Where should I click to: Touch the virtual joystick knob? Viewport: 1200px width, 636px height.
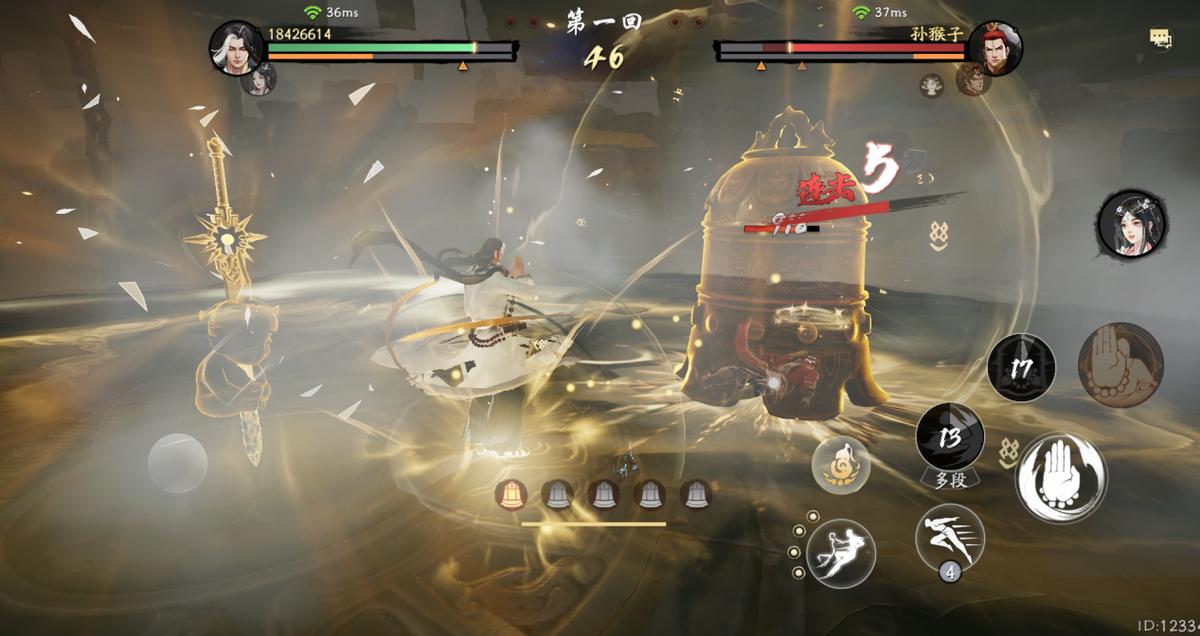point(178,462)
